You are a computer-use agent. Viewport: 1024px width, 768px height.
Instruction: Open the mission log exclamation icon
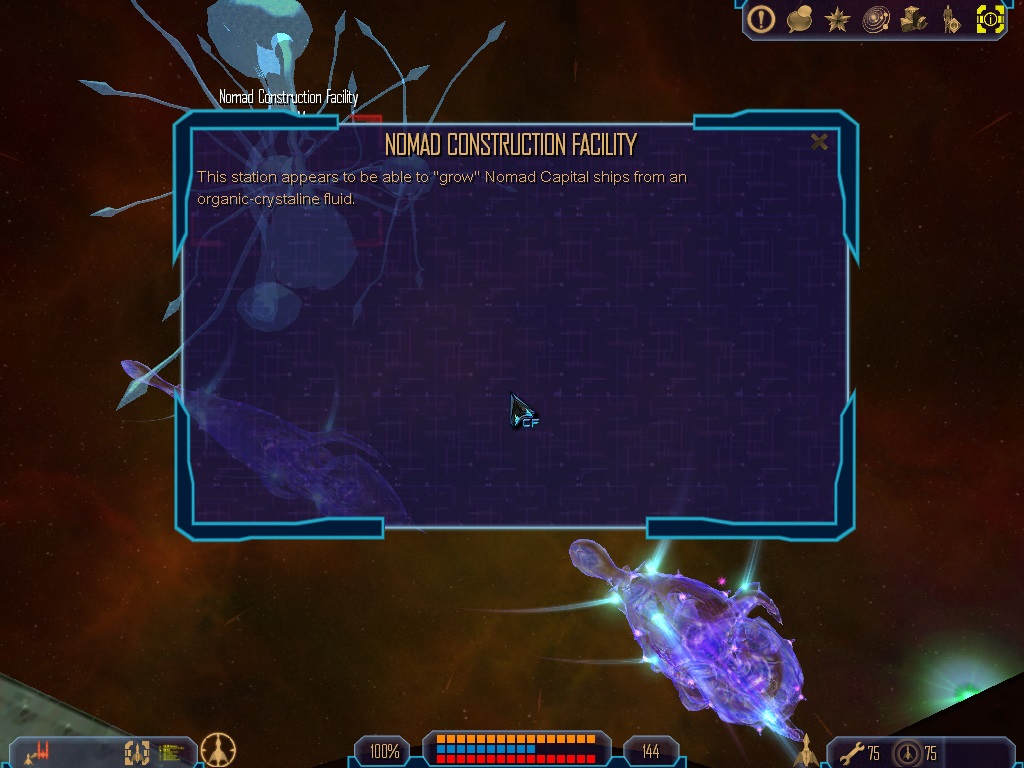[762, 19]
